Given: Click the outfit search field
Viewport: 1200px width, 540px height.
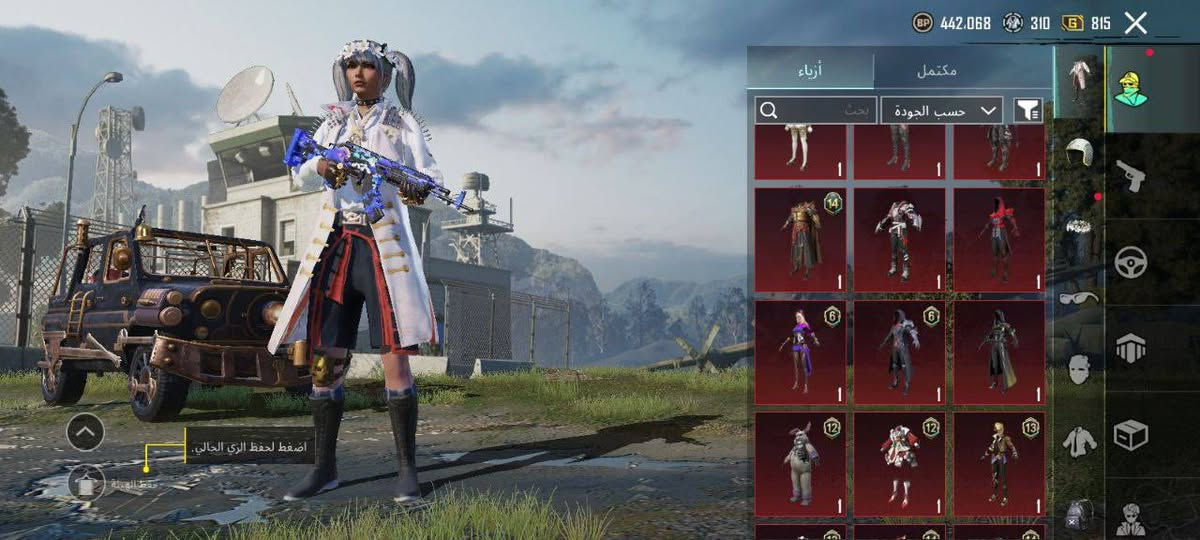Looking at the screenshot, I should (815, 109).
